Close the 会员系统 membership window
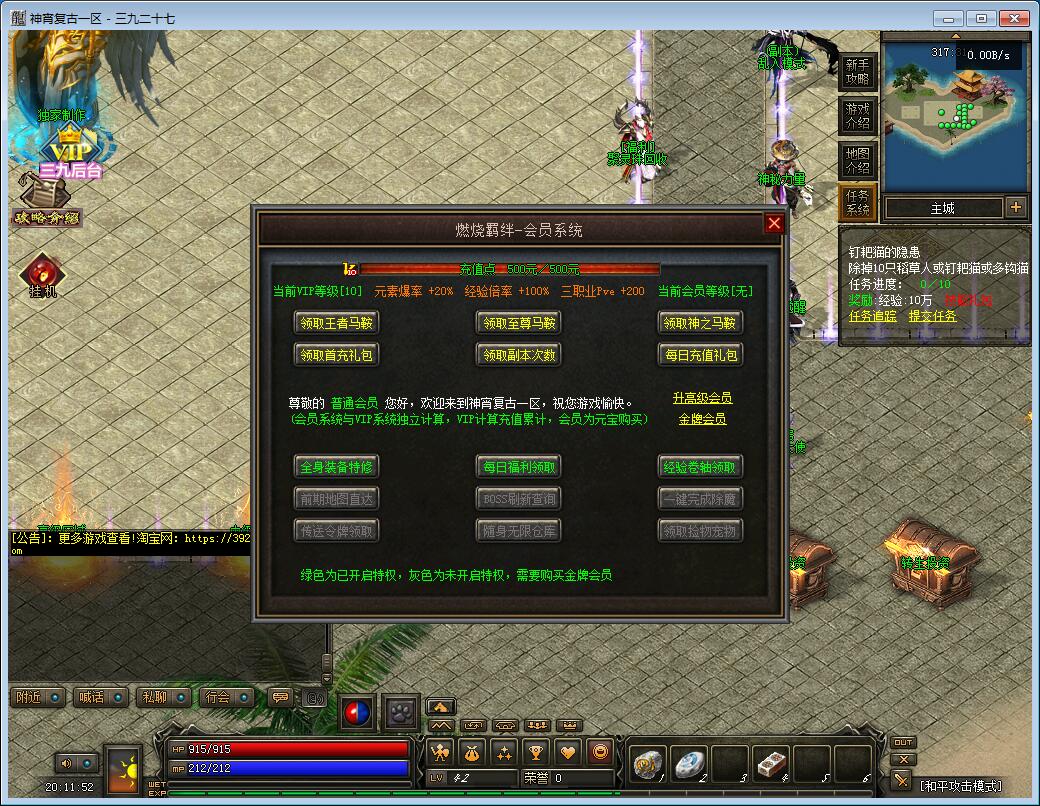The height and width of the screenshot is (806, 1040). click(x=774, y=224)
